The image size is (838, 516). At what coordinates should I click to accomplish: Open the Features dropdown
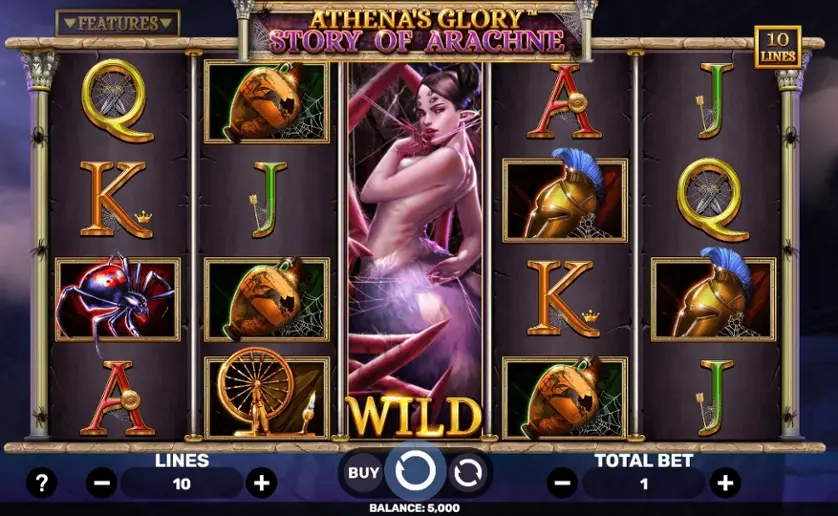tap(117, 22)
